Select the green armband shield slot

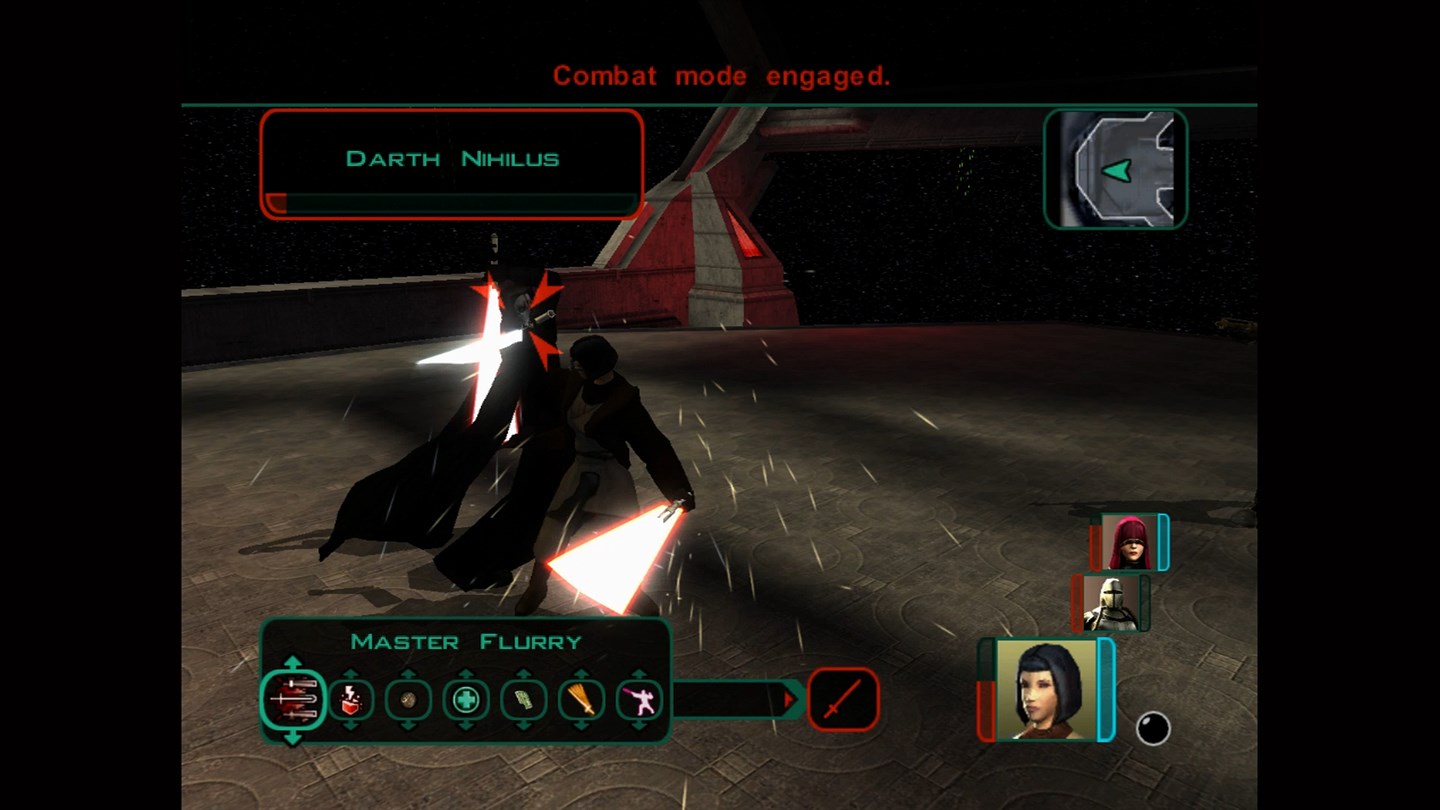pos(523,699)
